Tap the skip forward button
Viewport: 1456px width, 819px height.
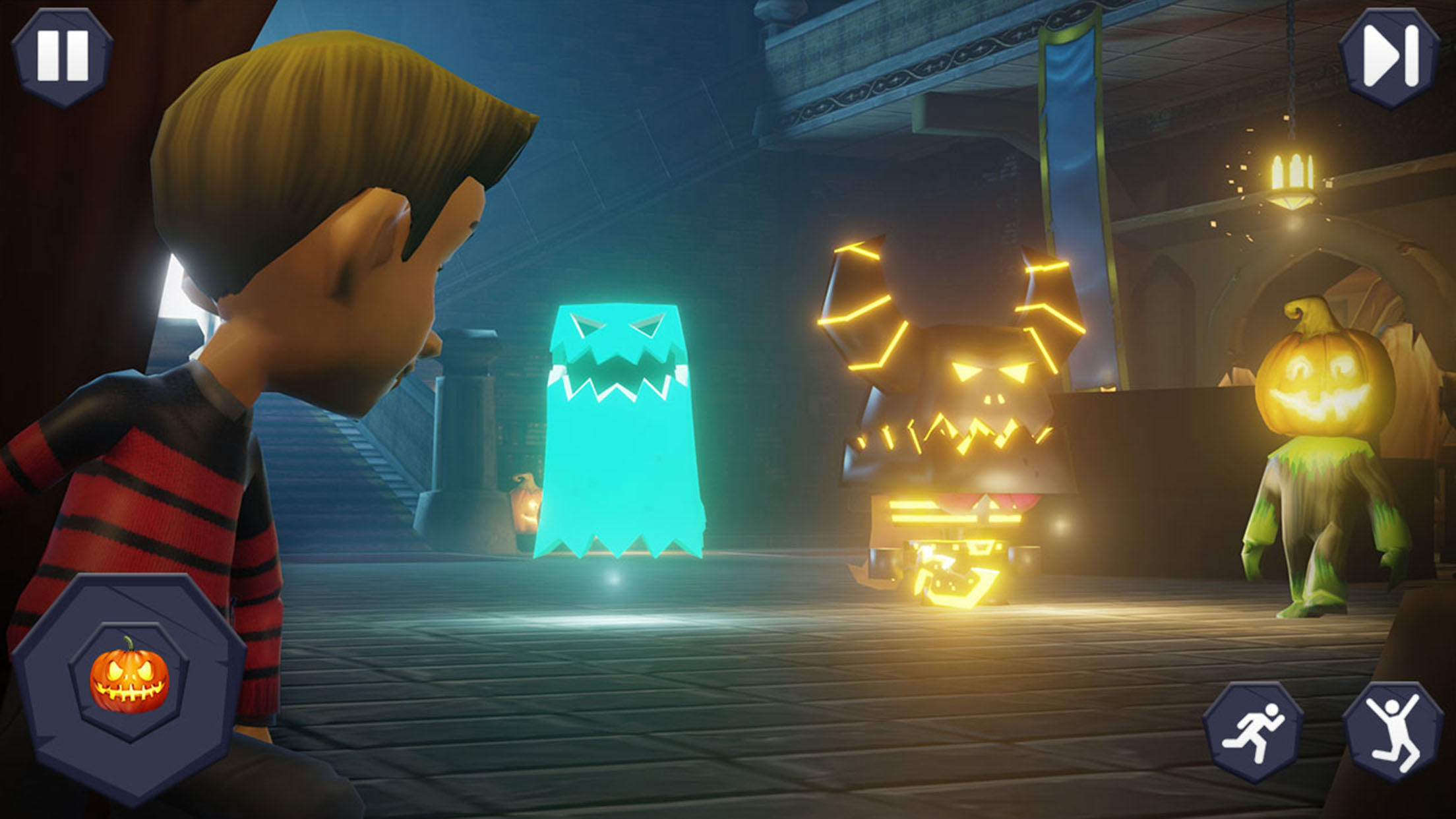coord(1389,57)
